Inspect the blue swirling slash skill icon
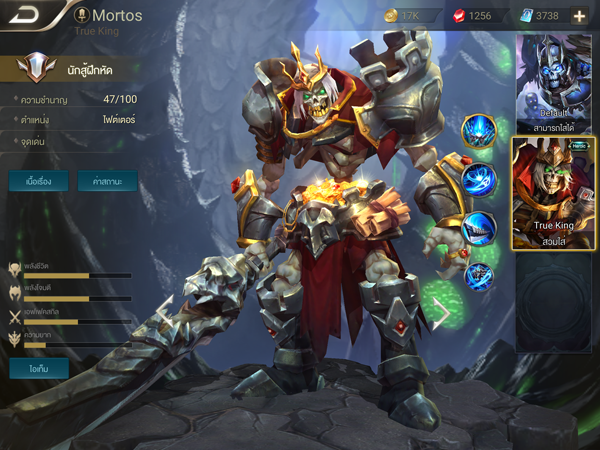The image size is (600, 450). point(480,180)
